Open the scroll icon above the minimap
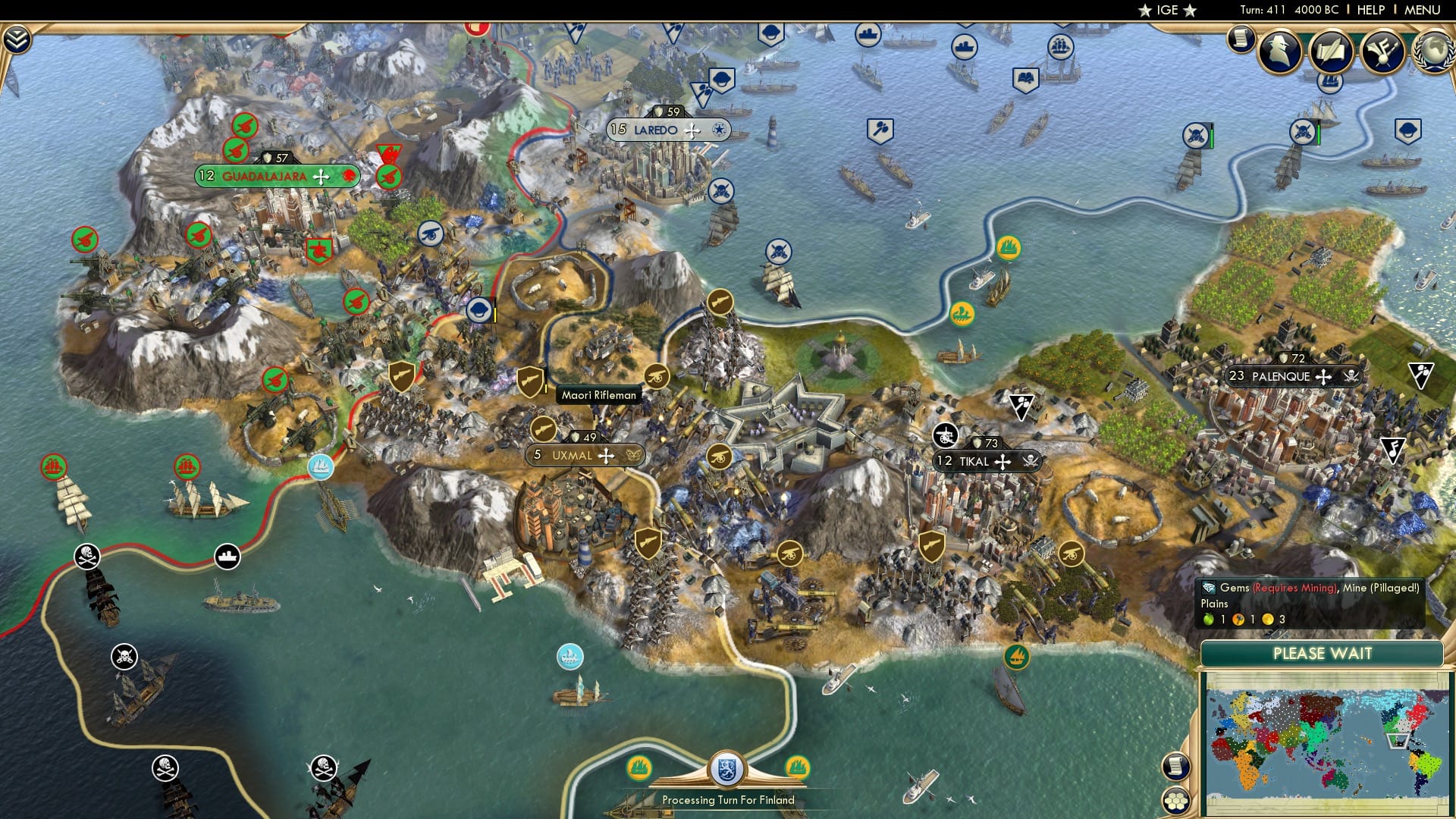This screenshot has height=819, width=1456. pyautogui.click(x=1176, y=767)
